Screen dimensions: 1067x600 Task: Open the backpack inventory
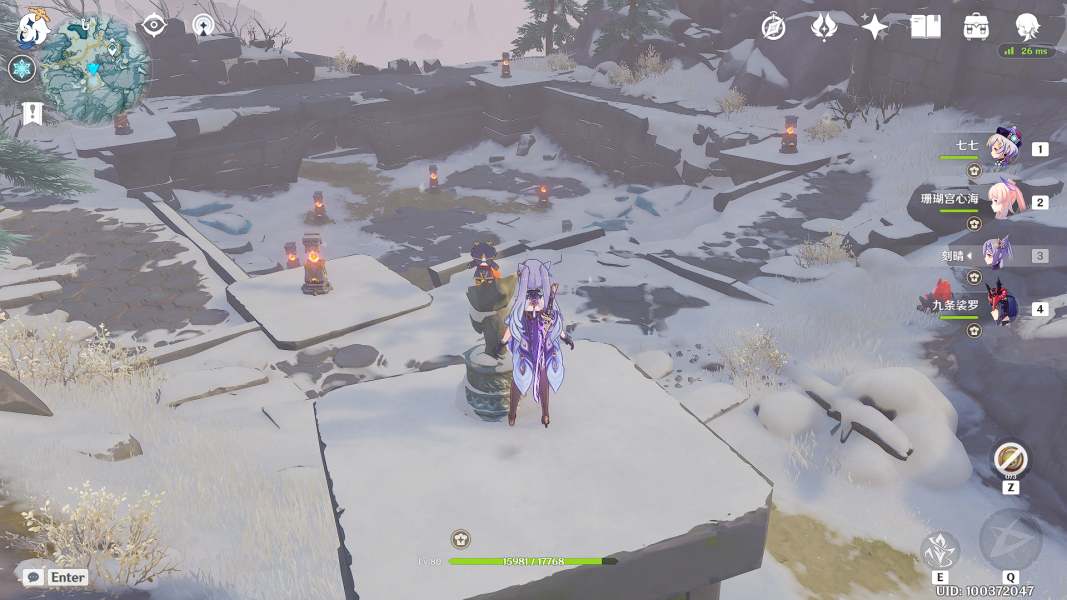pos(976,27)
